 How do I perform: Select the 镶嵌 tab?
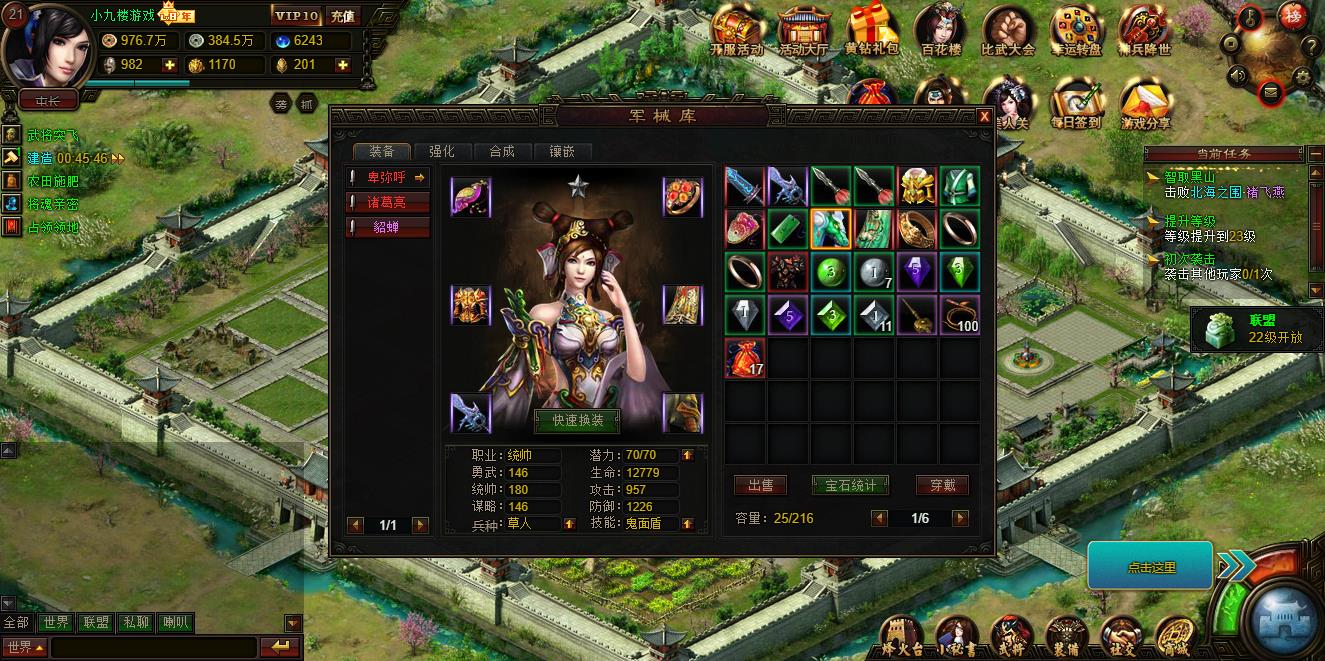tap(562, 151)
